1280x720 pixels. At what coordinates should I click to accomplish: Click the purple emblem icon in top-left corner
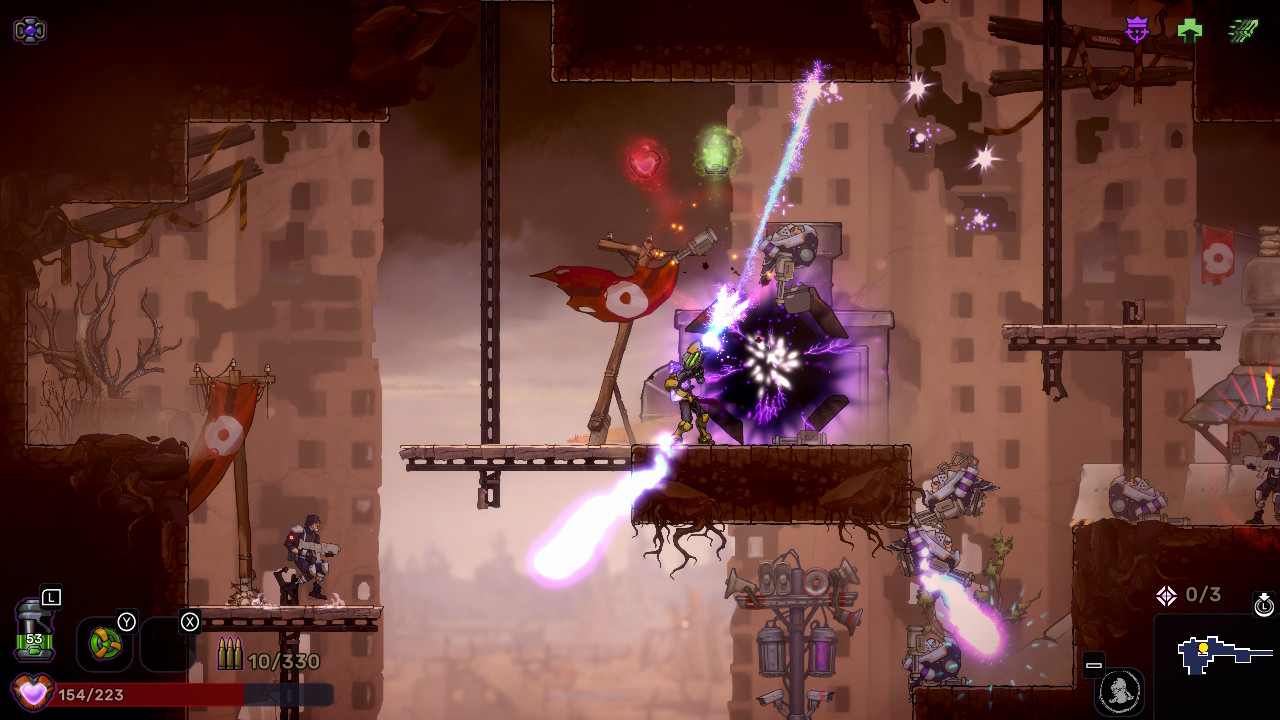coord(29,30)
